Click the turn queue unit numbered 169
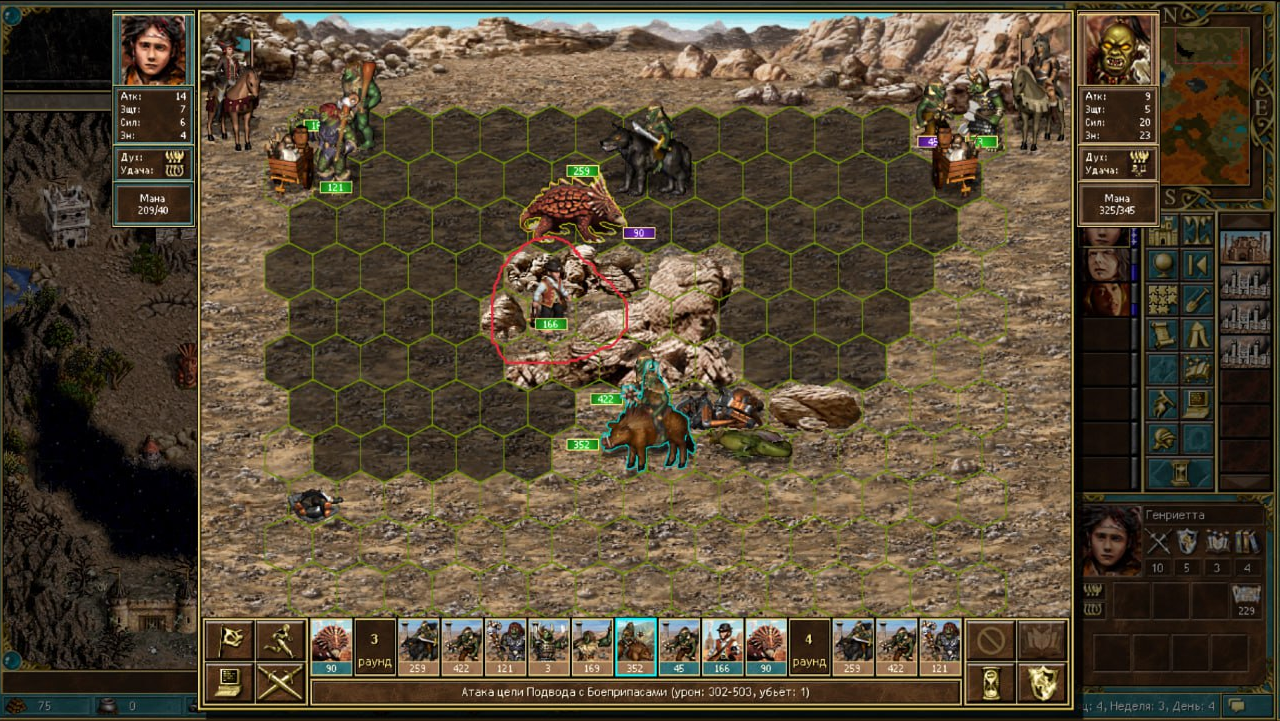Image resolution: width=1280 pixels, height=721 pixels. pos(592,646)
